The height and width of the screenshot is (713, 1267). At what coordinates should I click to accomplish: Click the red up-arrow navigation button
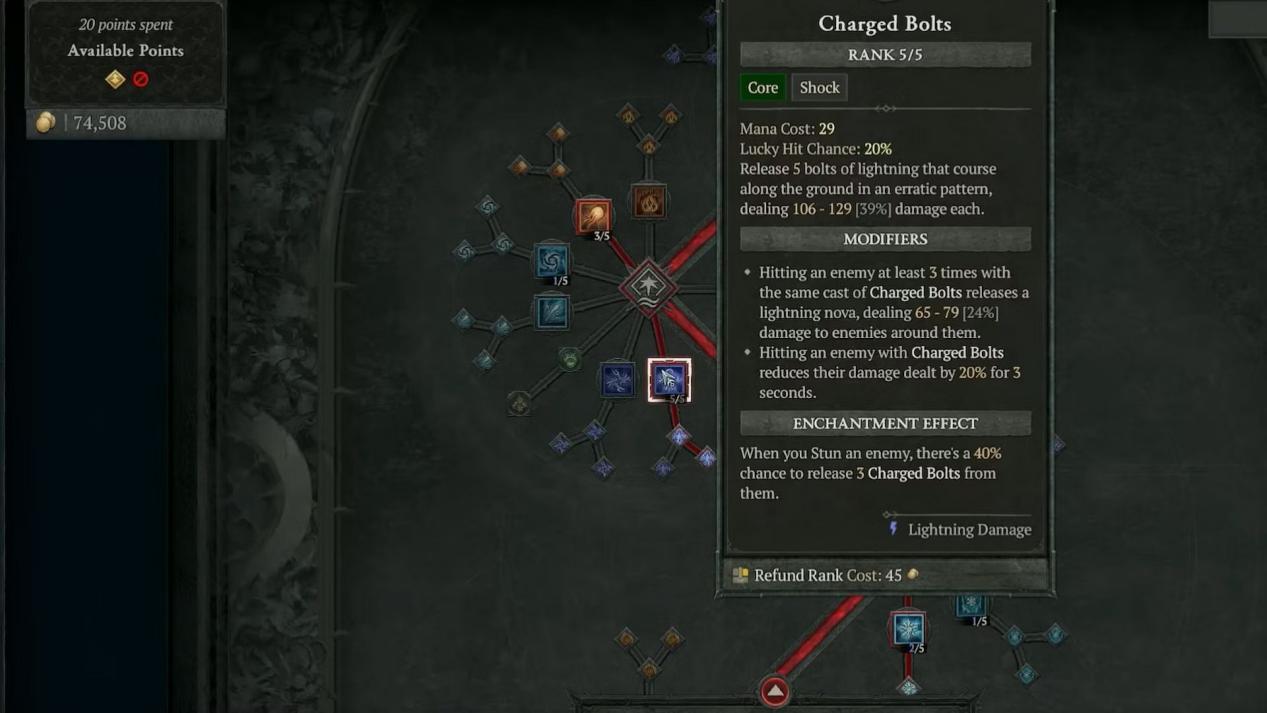point(775,691)
